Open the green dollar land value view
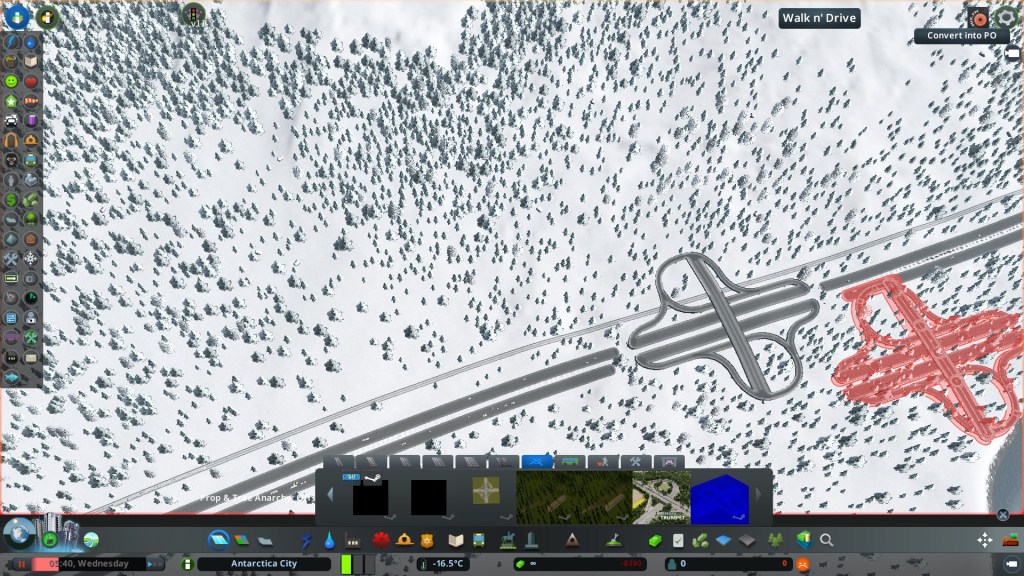The image size is (1024, 576). click(x=11, y=199)
